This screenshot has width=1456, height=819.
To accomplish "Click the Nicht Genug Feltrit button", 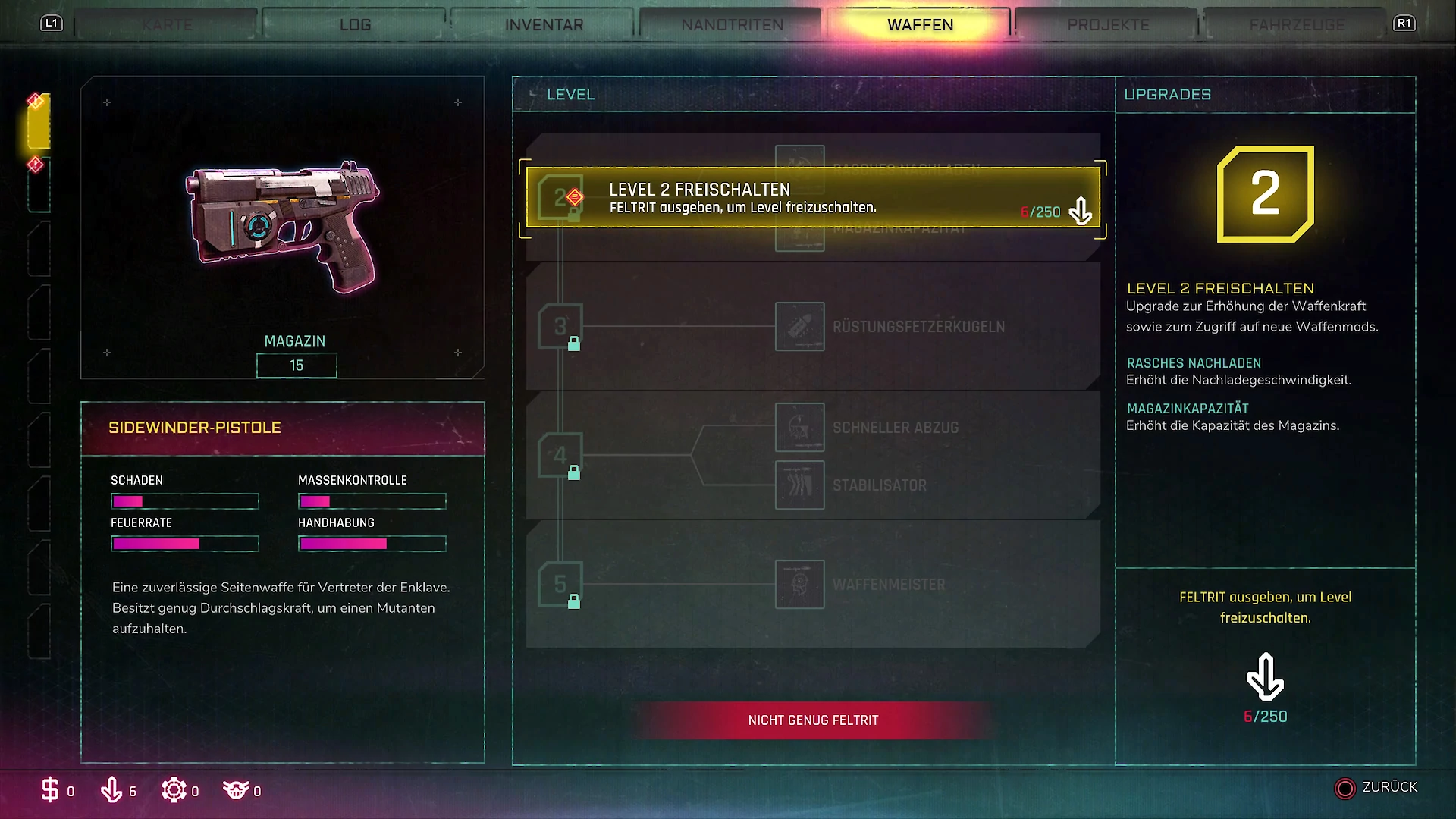I will pyautogui.click(x=813, y=720).
